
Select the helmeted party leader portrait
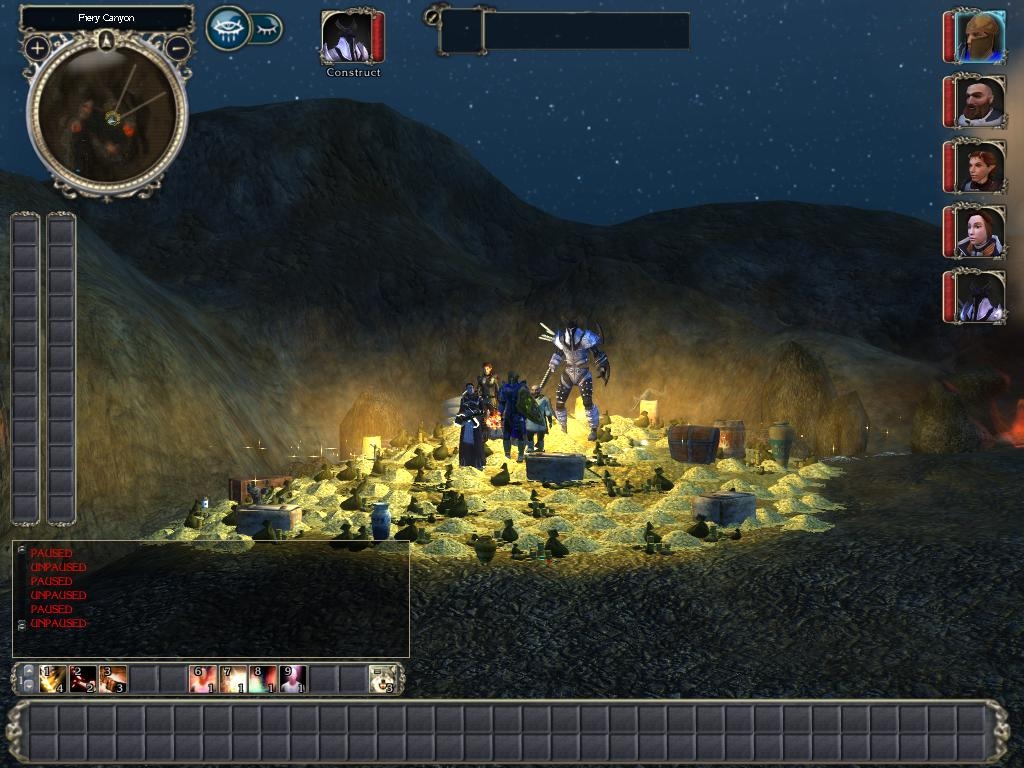(x=978, y=37)
